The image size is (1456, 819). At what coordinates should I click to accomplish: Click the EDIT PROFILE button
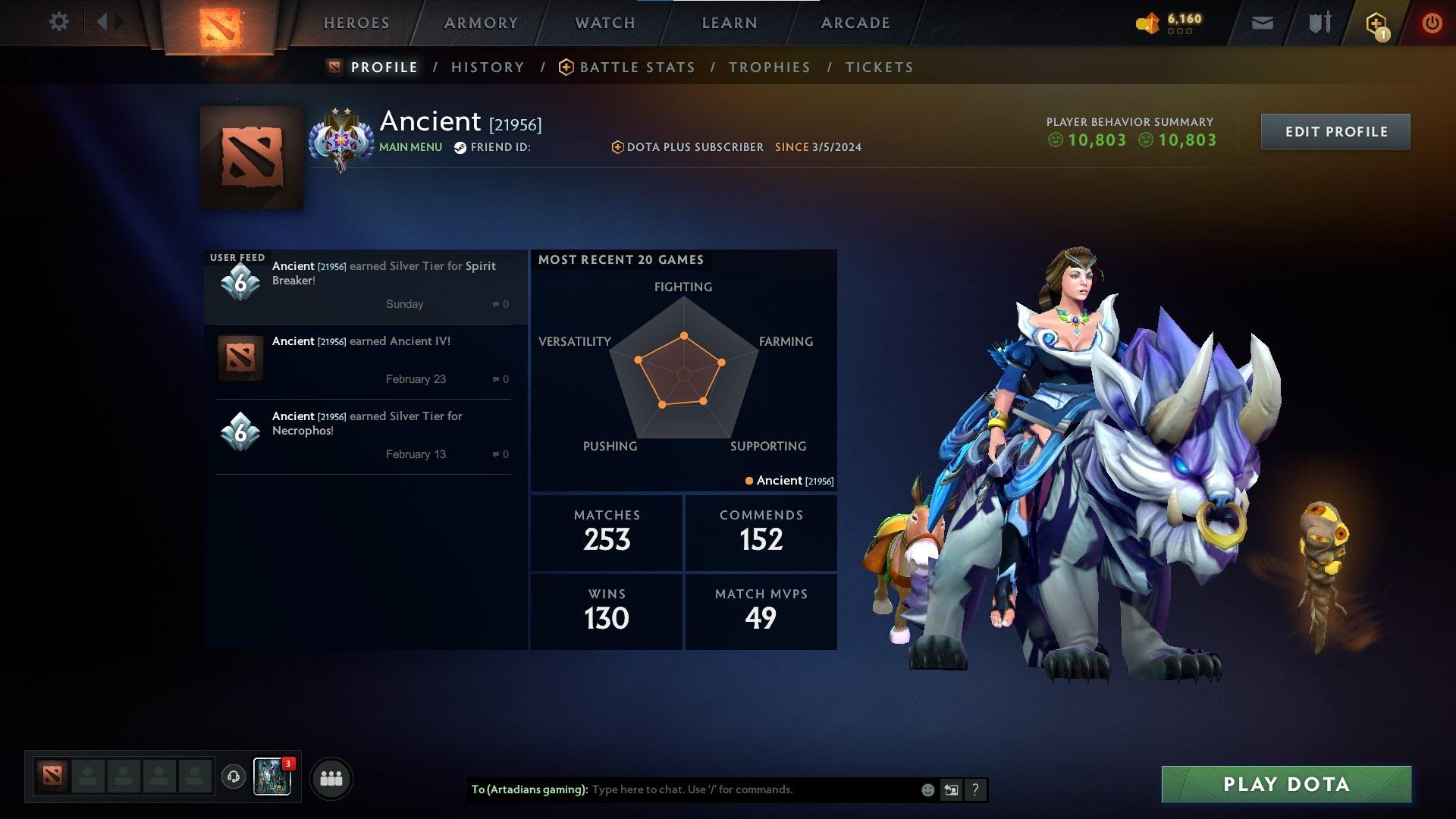pos(1335,131)
